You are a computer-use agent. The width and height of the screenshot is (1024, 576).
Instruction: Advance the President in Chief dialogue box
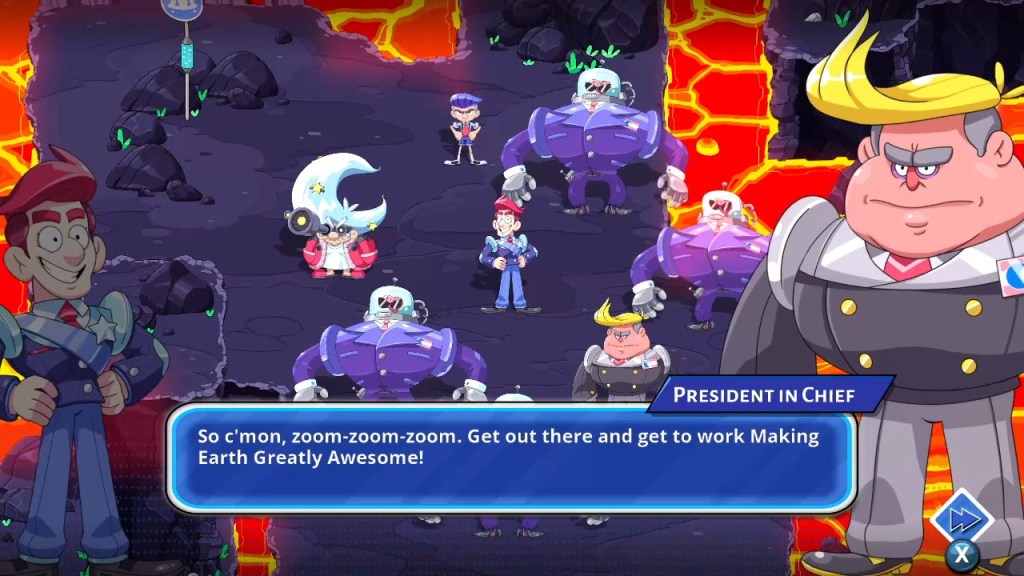point(510,458)
